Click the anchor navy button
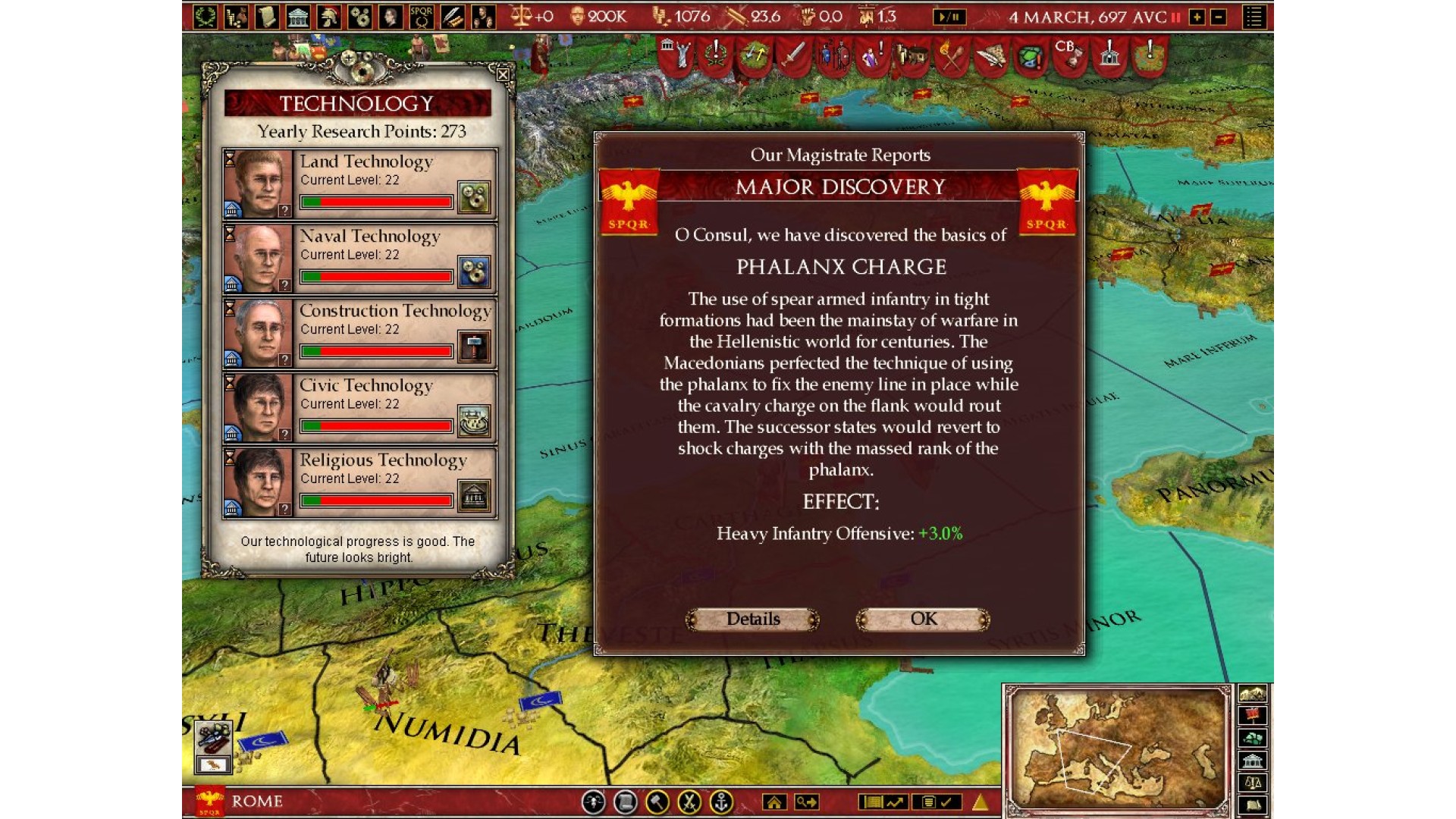Screen dimensions: 1456x819 (x=721, y=802)
